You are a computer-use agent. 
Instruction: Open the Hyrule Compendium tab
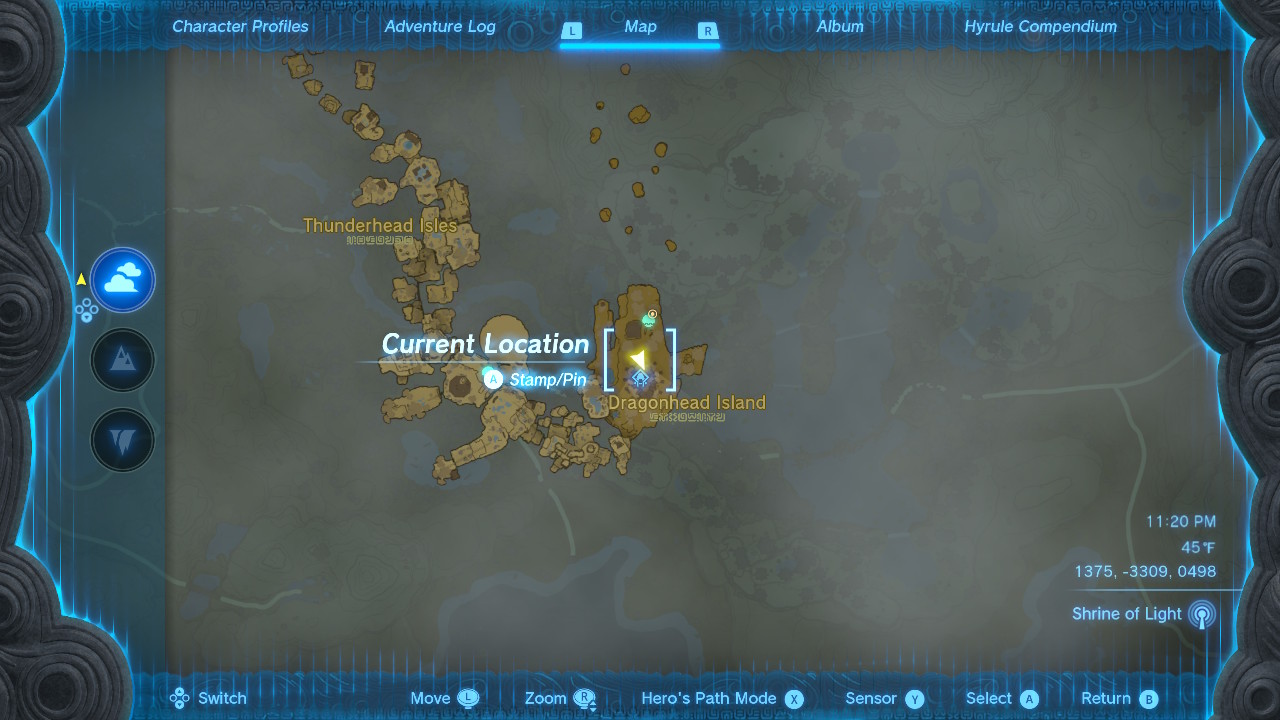coord(1043,27)
